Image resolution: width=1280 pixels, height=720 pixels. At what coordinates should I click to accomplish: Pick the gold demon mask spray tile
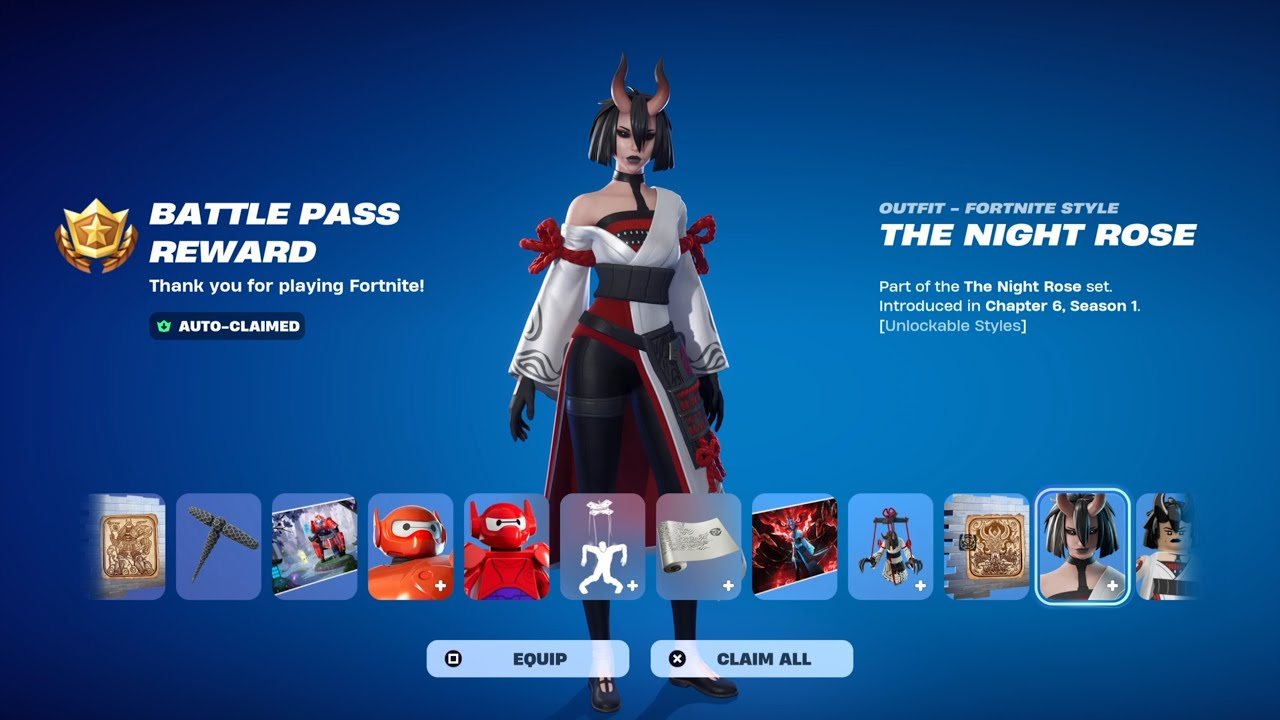tap(986, 546)
